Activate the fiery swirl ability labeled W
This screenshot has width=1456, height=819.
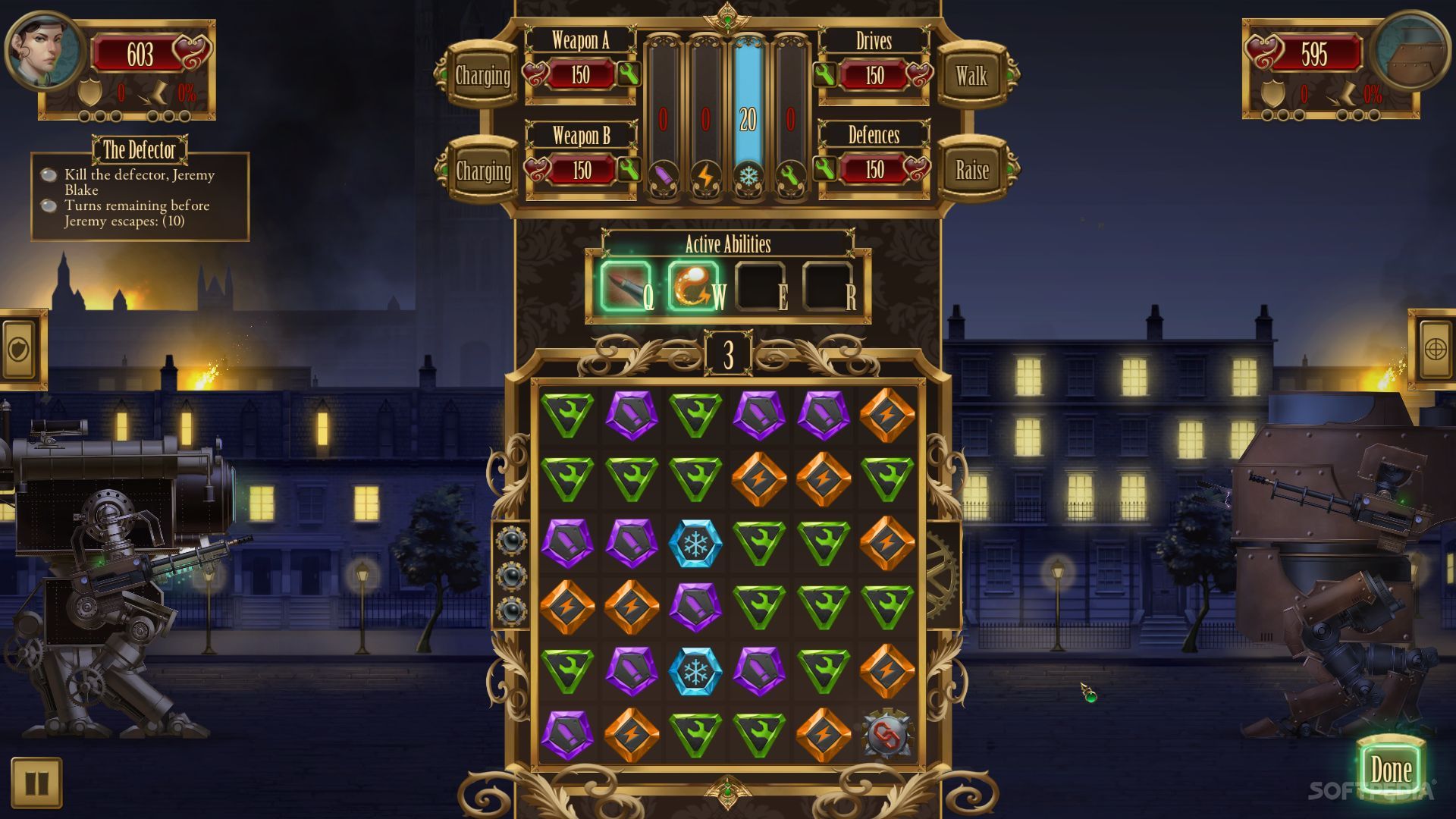coord(693,287)
